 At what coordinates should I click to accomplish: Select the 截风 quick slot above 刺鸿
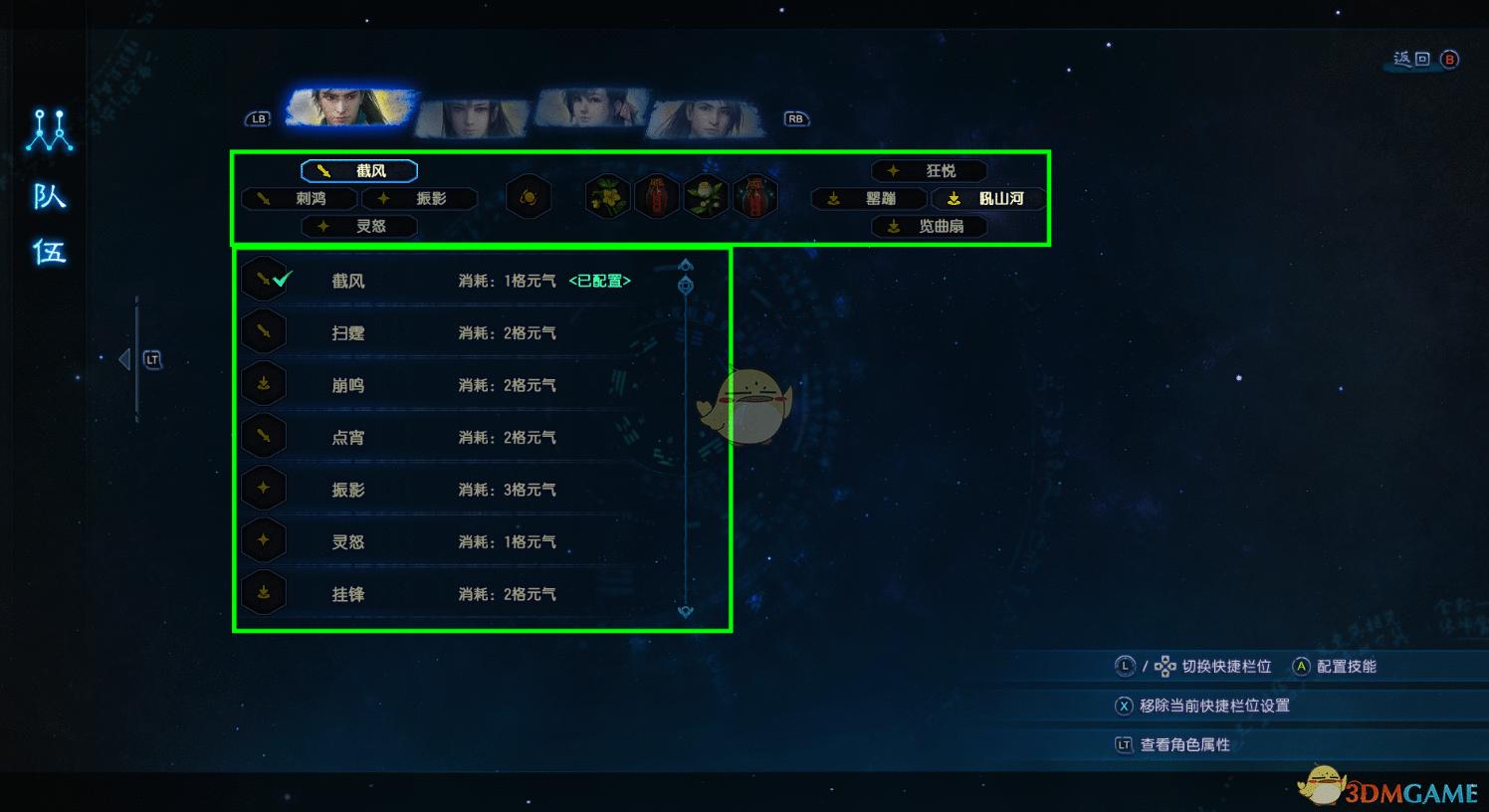click(359, 171)
